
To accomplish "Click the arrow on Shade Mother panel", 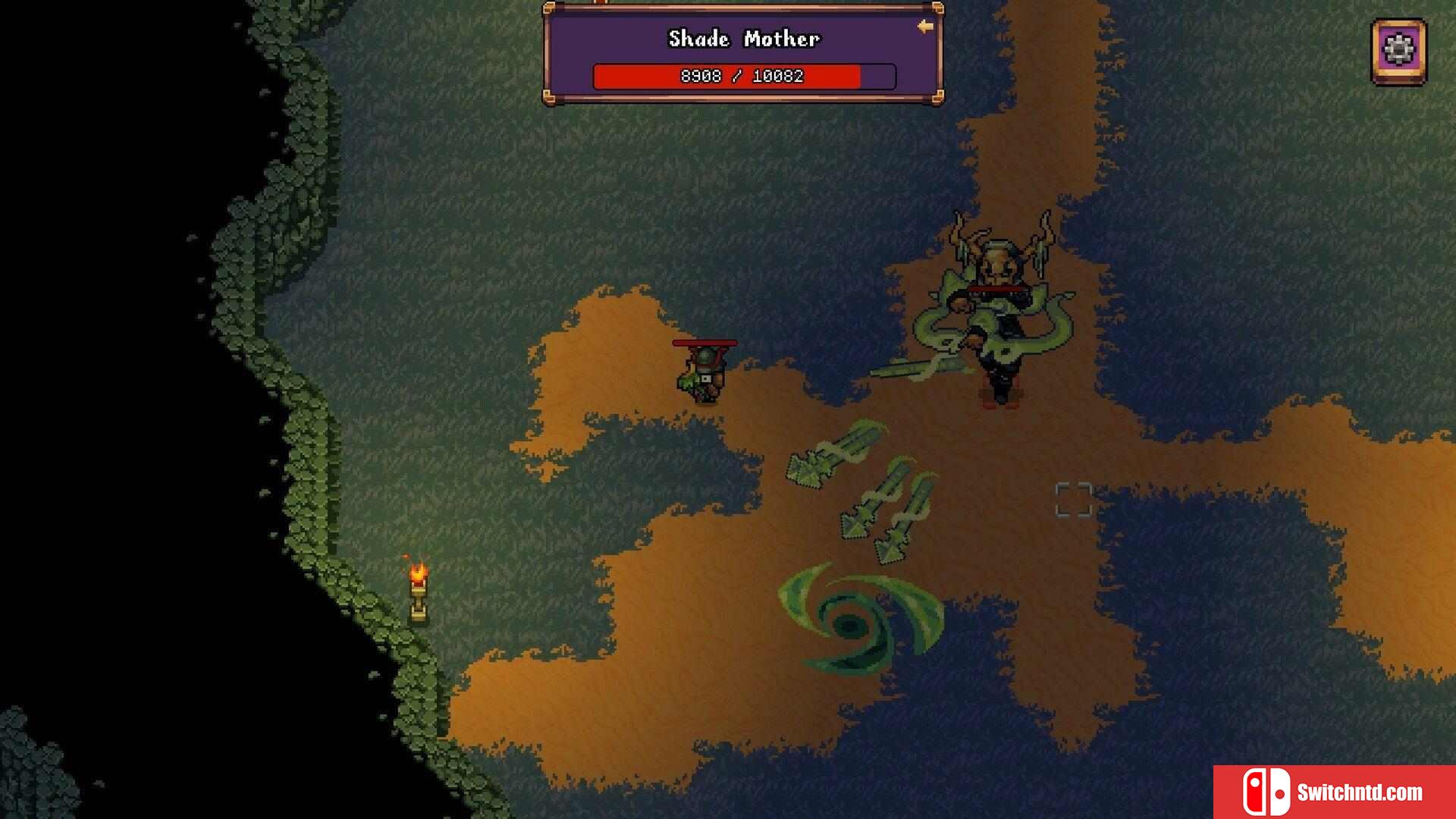I will click(925, 27).
